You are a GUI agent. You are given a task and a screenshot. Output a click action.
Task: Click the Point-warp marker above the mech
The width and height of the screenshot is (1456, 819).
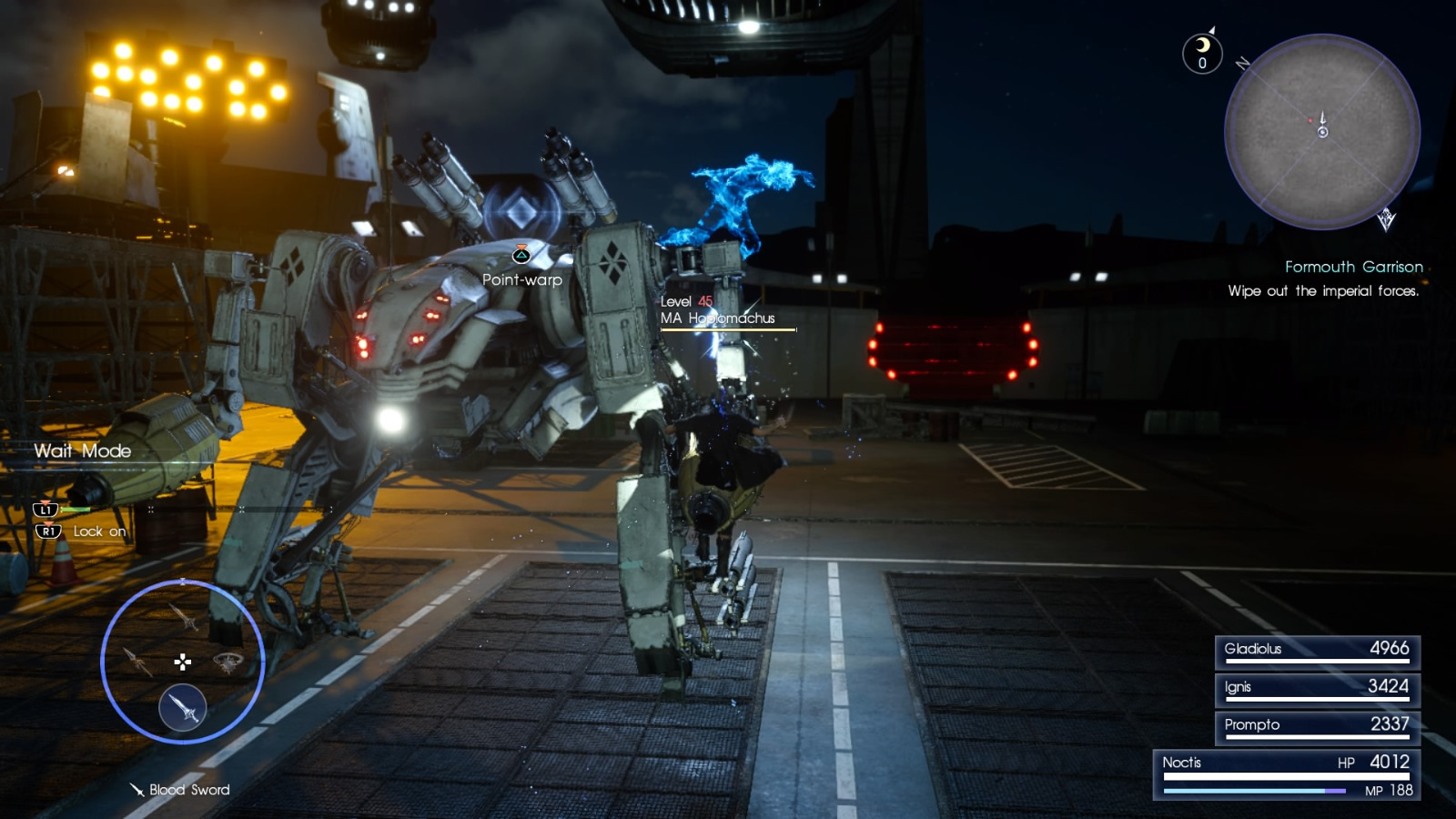pos(520,258)
